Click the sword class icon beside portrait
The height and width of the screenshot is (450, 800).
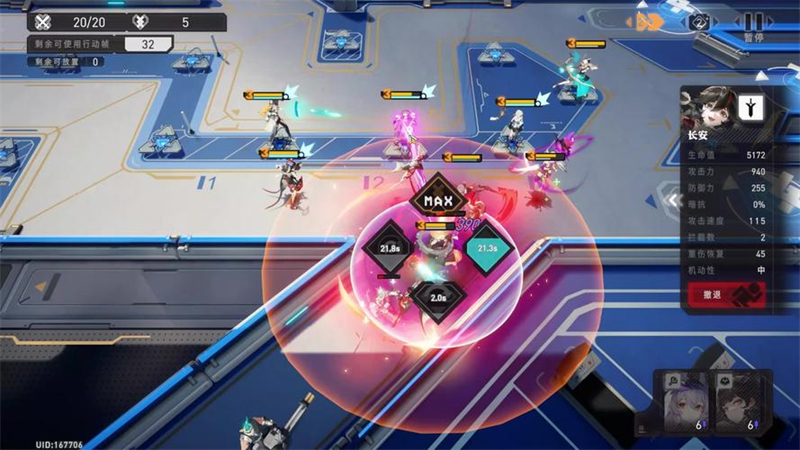[x=752, y=108]
